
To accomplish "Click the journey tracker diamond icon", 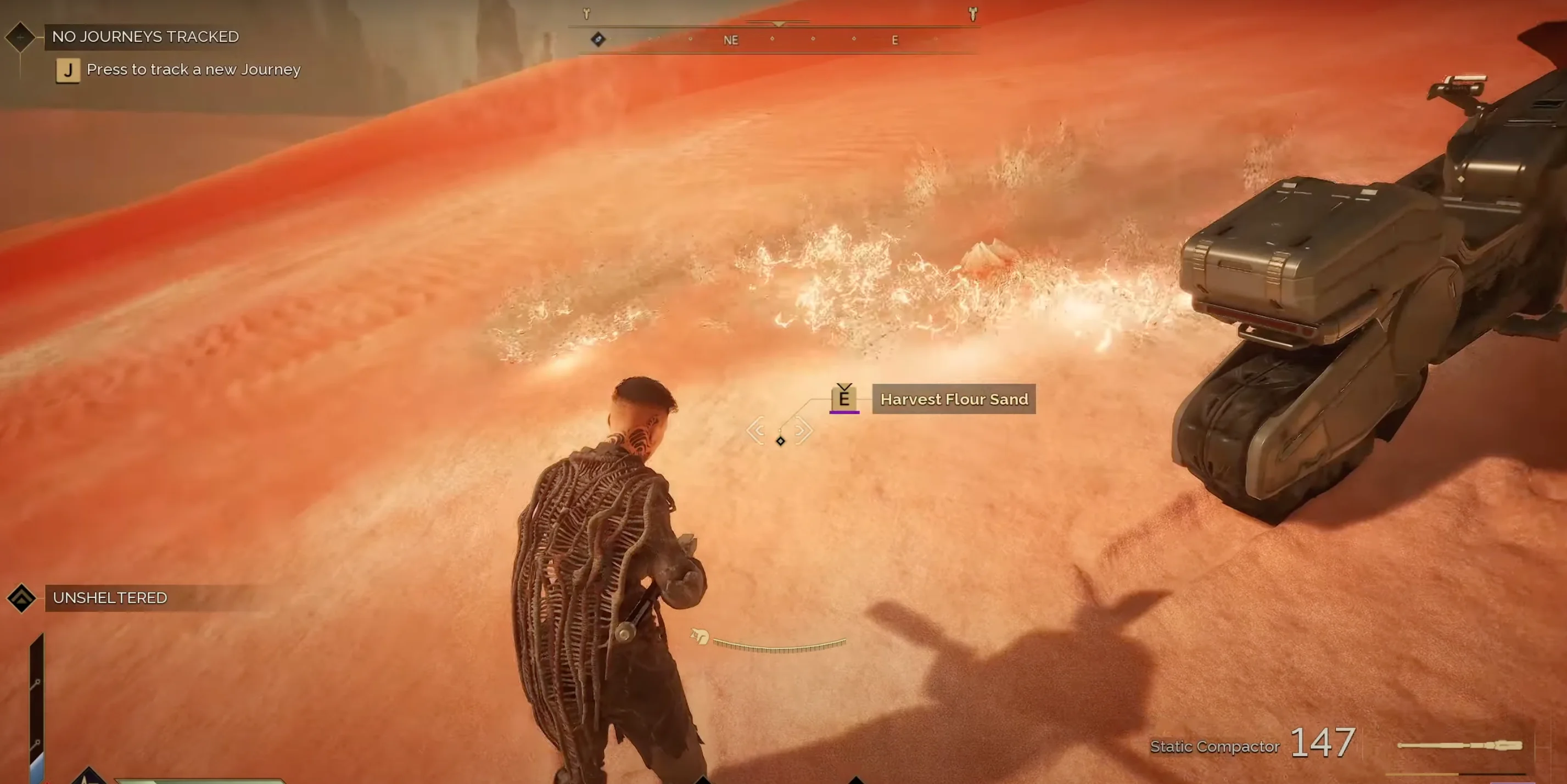I will tap(20, 36).
